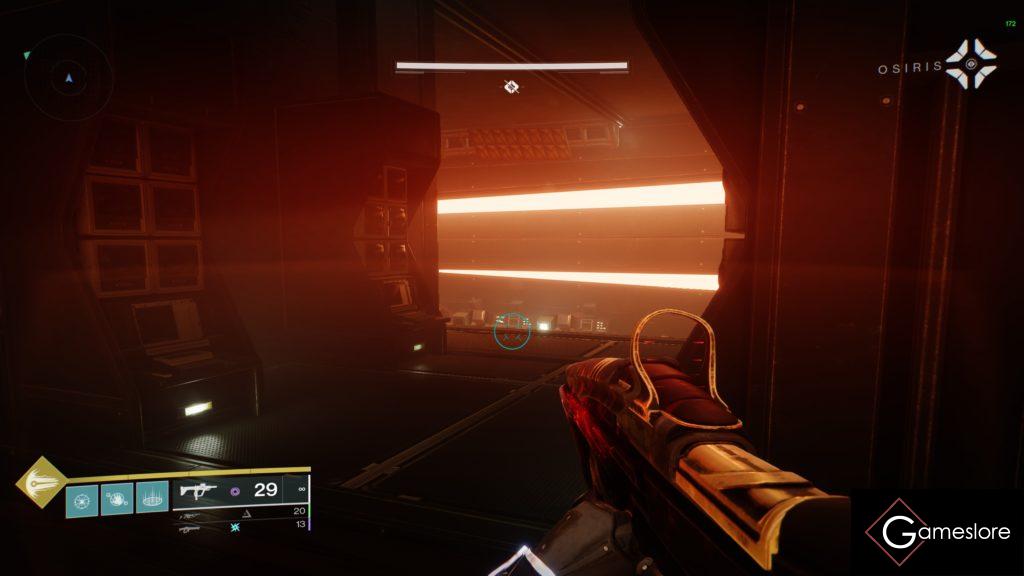1024x576 pixels.
Task: Click the Osiris Ghost speaker icon
Action: [x=971, y=66]
